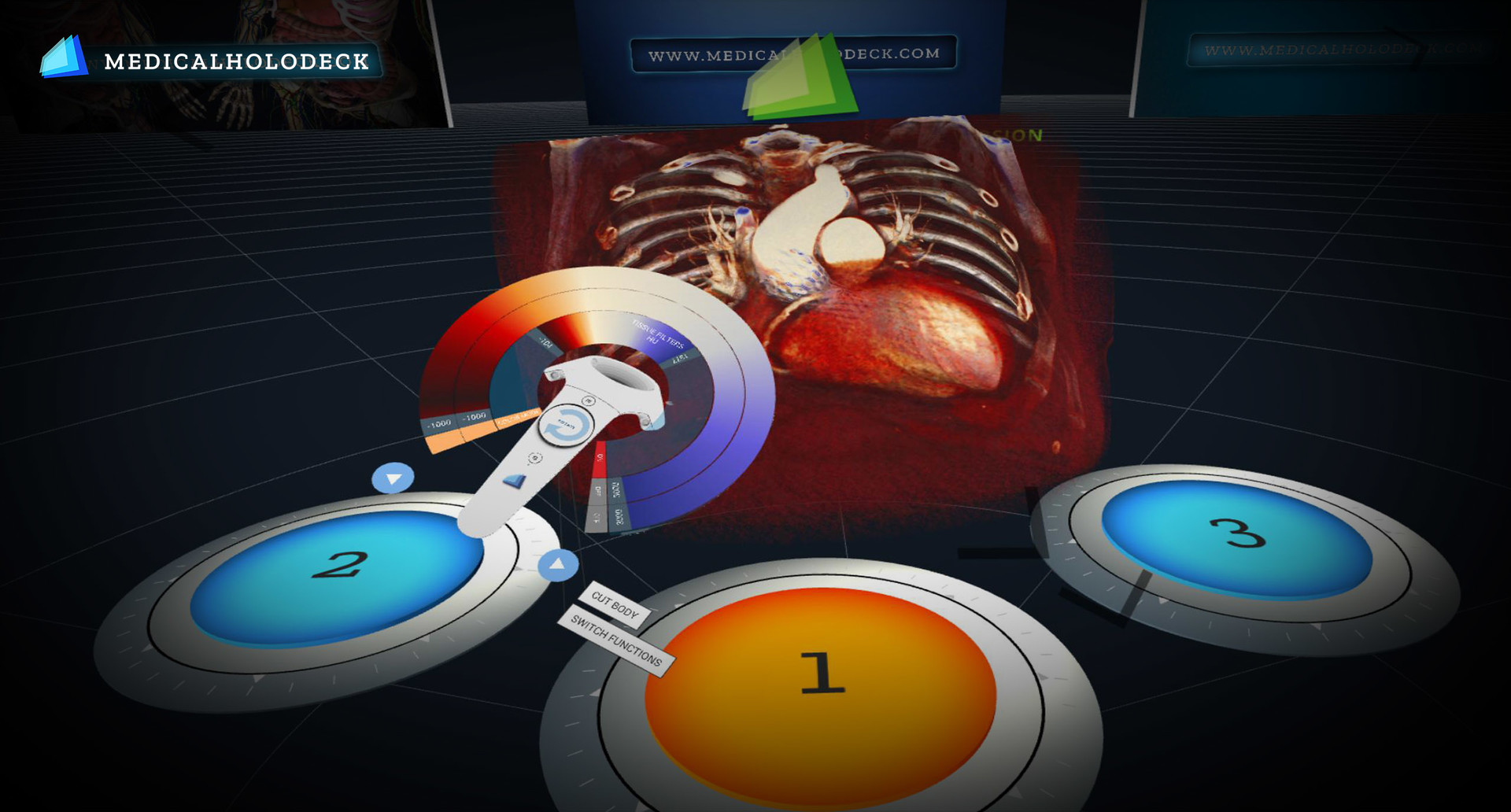Viewport: 1511px width, 812px height.
Task: Click the grip button icon below the trackpad
Action: tap(535, 457)
